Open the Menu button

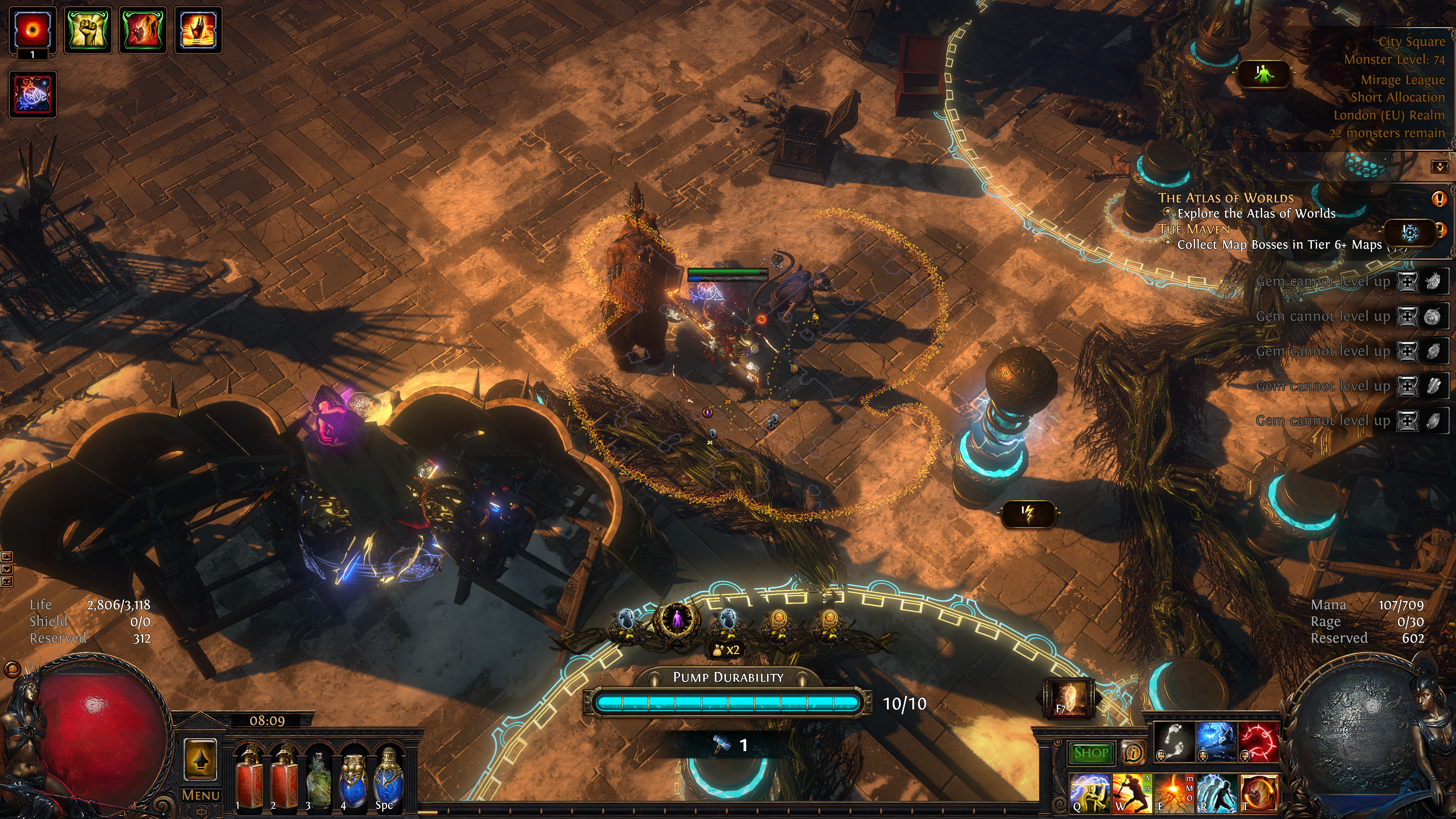(x=201, y=795)
